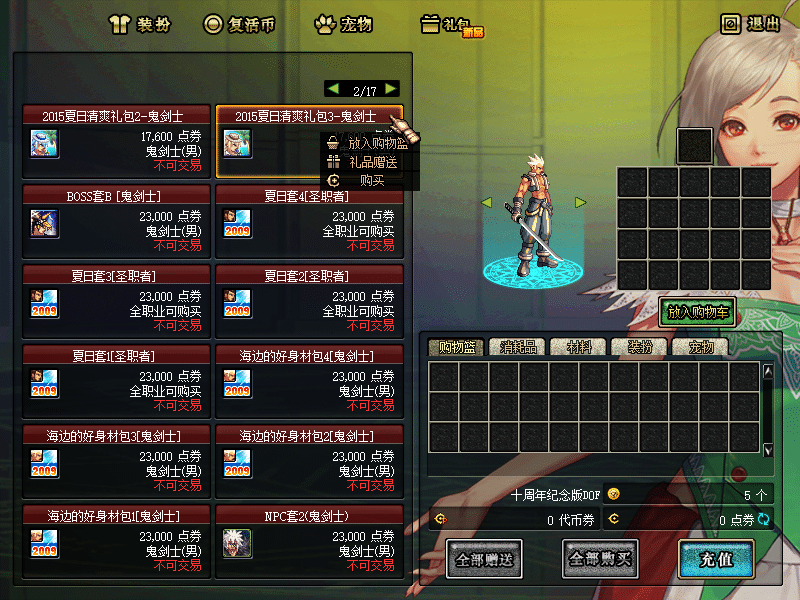The height and width of the screenshot is (600, 800).
Task: Open the 充值 recharge button
Action: click(x=717, y=559)
